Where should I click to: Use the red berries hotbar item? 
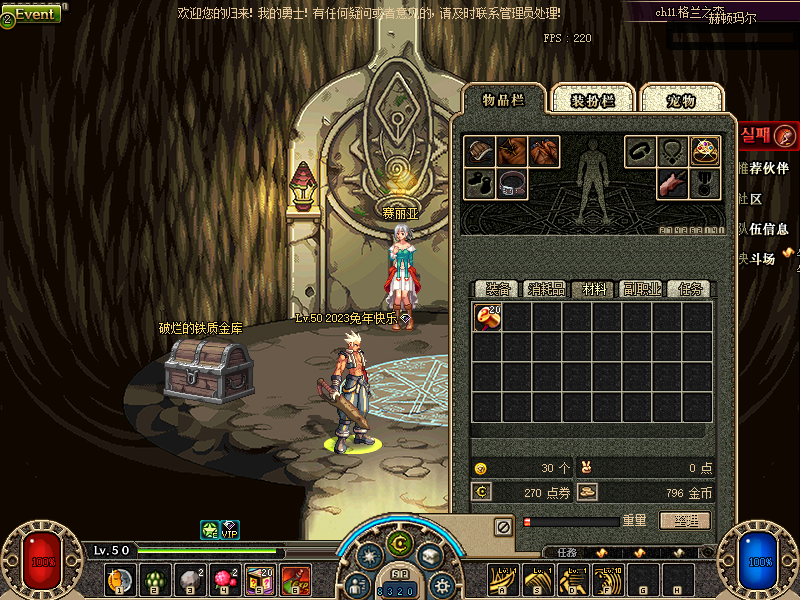tap(224, 578)
